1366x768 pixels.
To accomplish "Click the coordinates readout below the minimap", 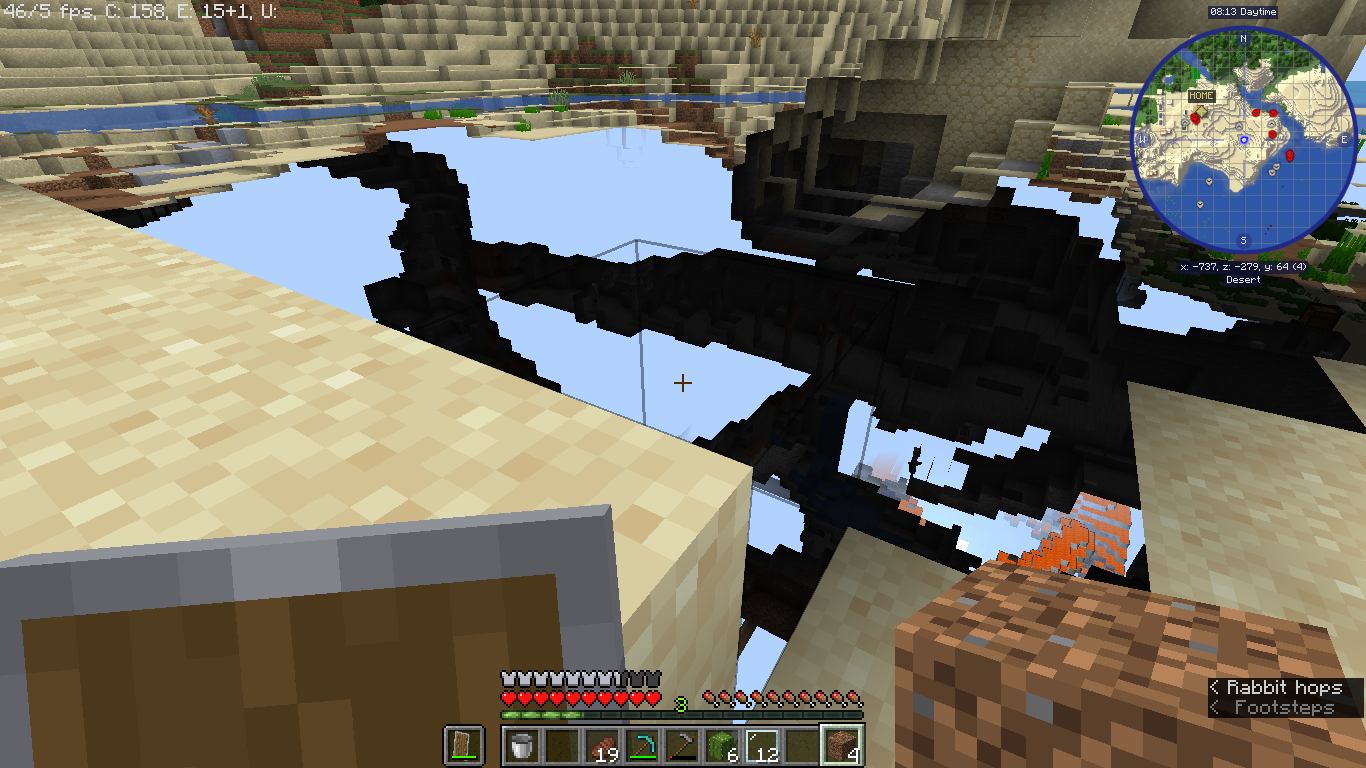I will [x=1242, y=267].
